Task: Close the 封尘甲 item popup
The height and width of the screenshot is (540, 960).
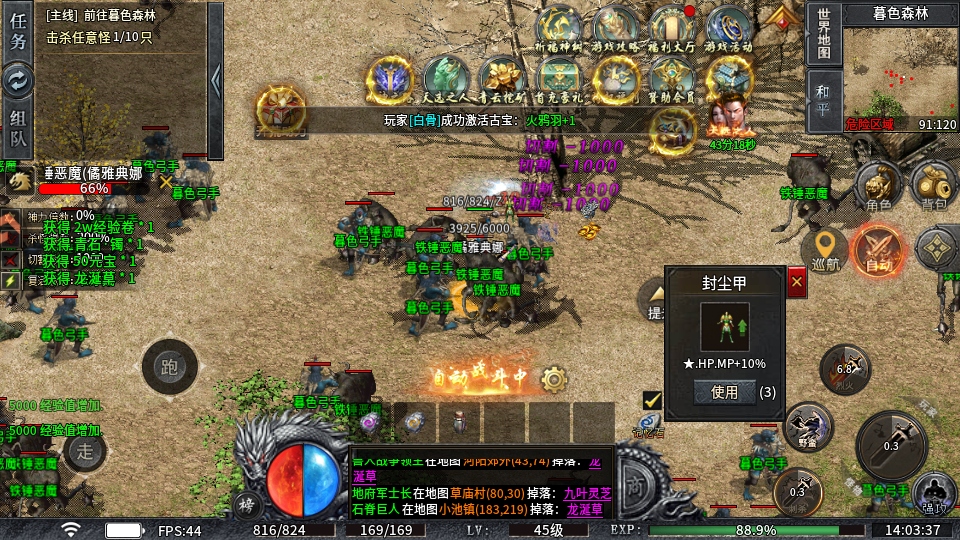Action: (x=797, y=283)
